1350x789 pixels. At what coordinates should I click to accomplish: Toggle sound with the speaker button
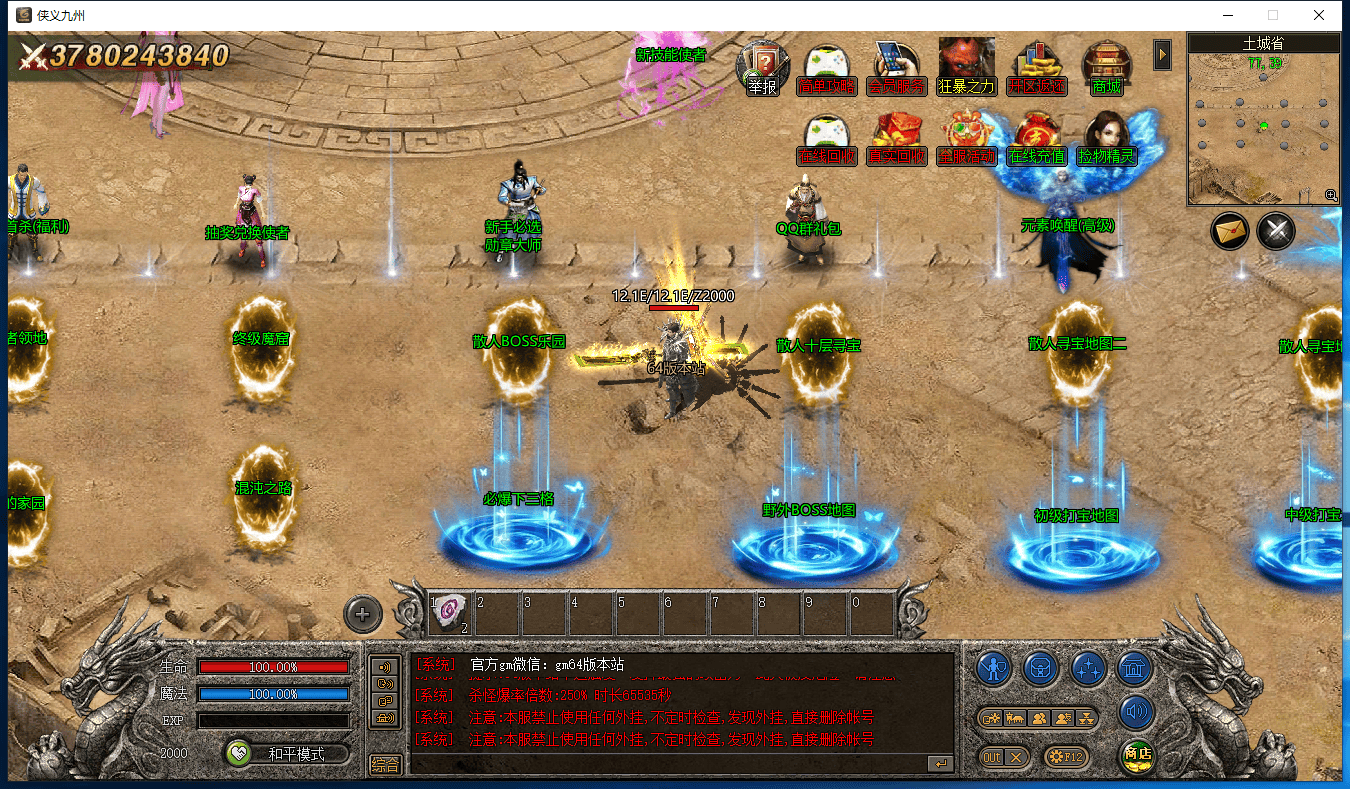(x=1136, y=713)
